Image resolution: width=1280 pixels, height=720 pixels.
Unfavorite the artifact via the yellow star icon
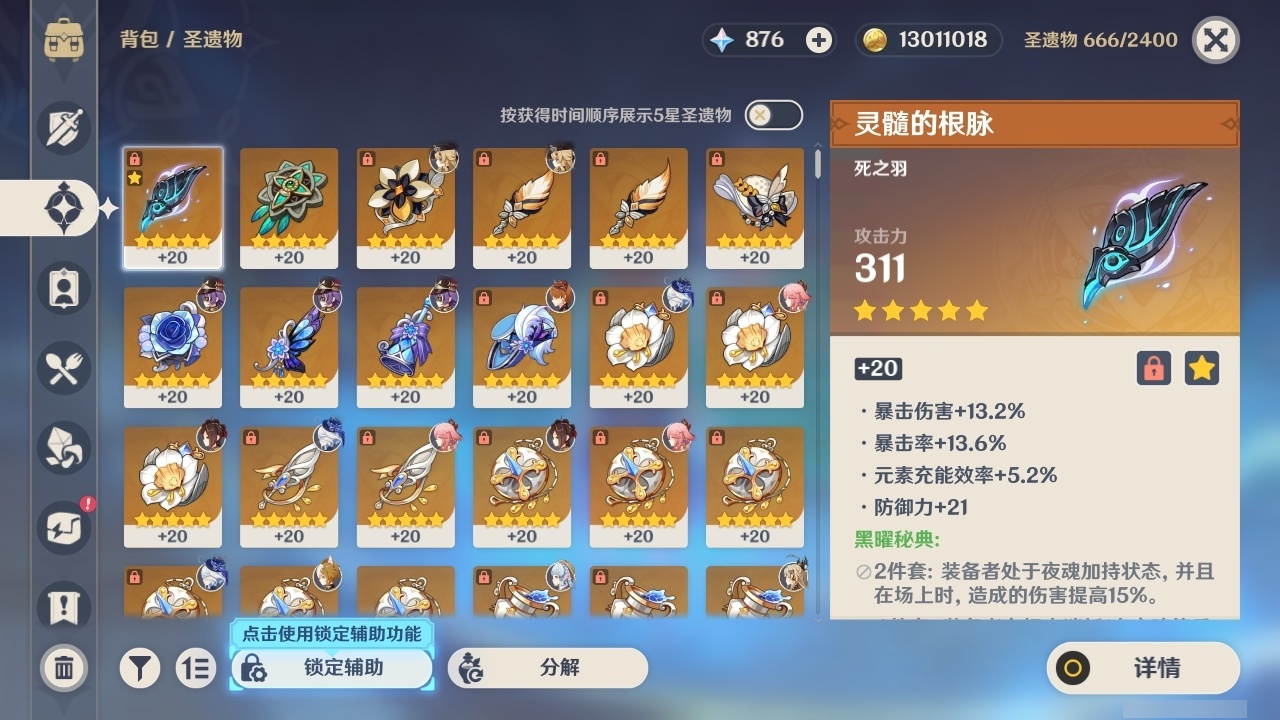(x=1202, y=368)
